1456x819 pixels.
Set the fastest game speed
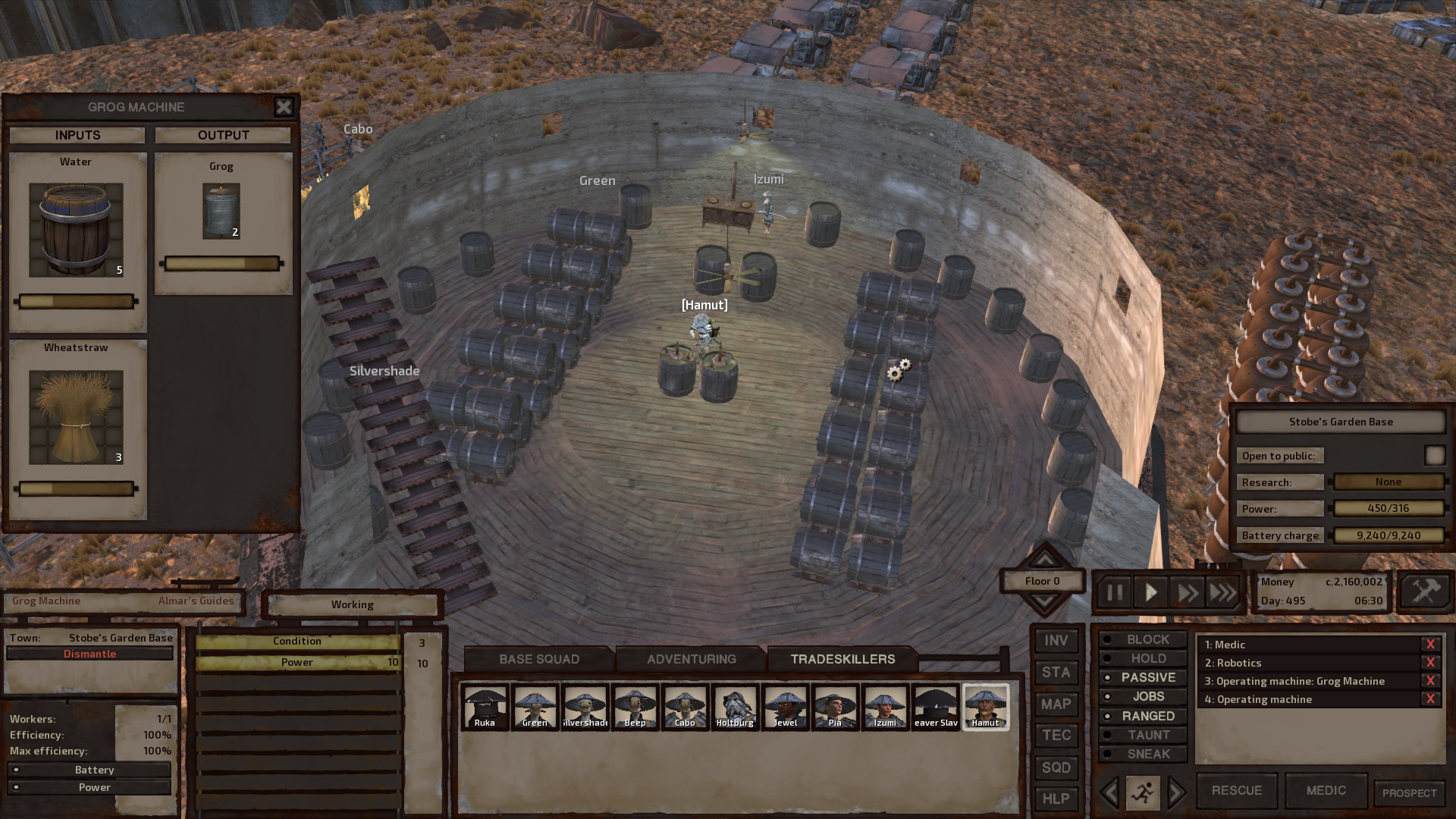coord(1222,592)
